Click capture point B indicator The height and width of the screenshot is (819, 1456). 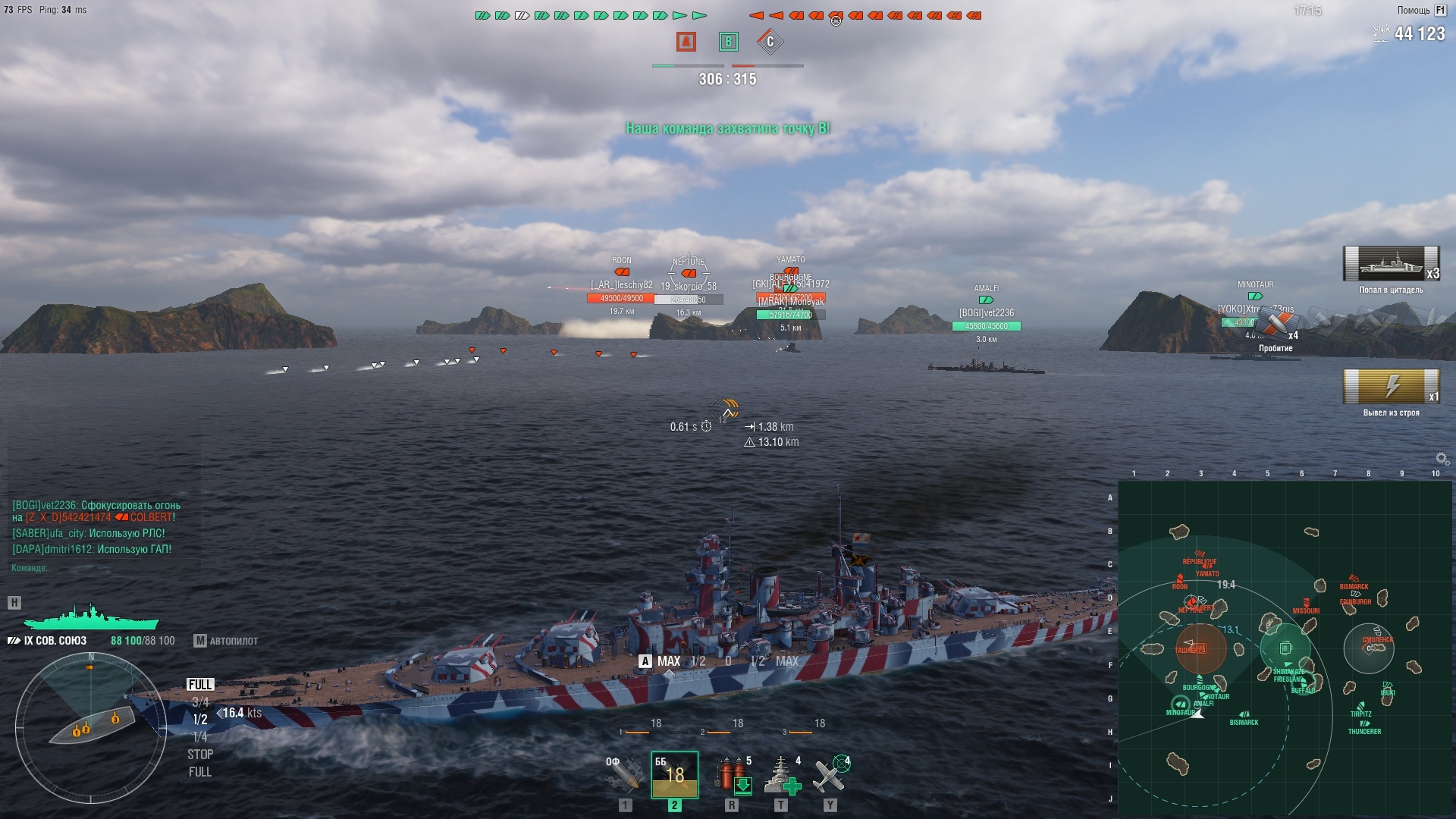pyautogui.click(x=728, y=42)
